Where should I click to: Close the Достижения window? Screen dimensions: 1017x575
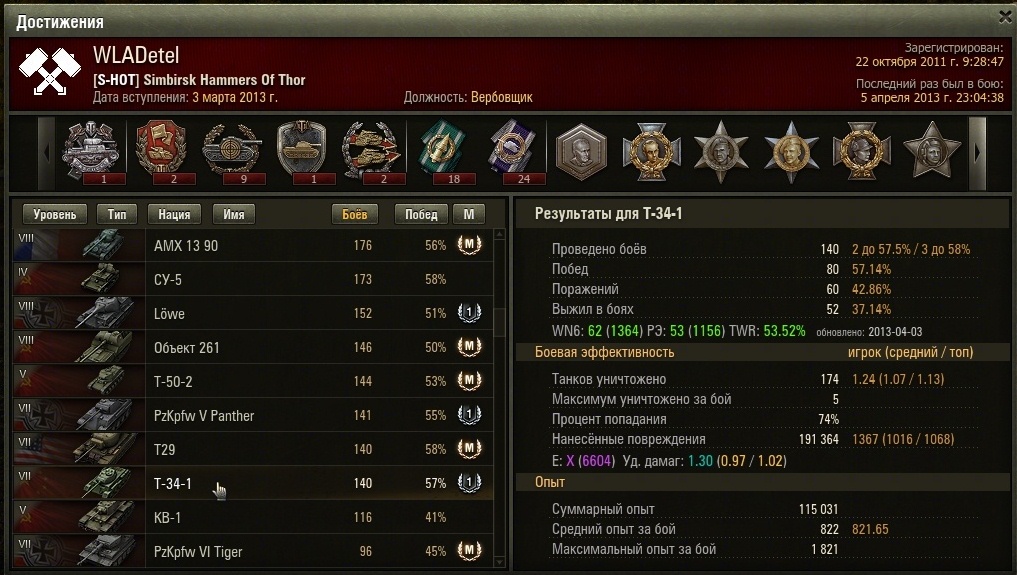click(x=1005, y=17)
